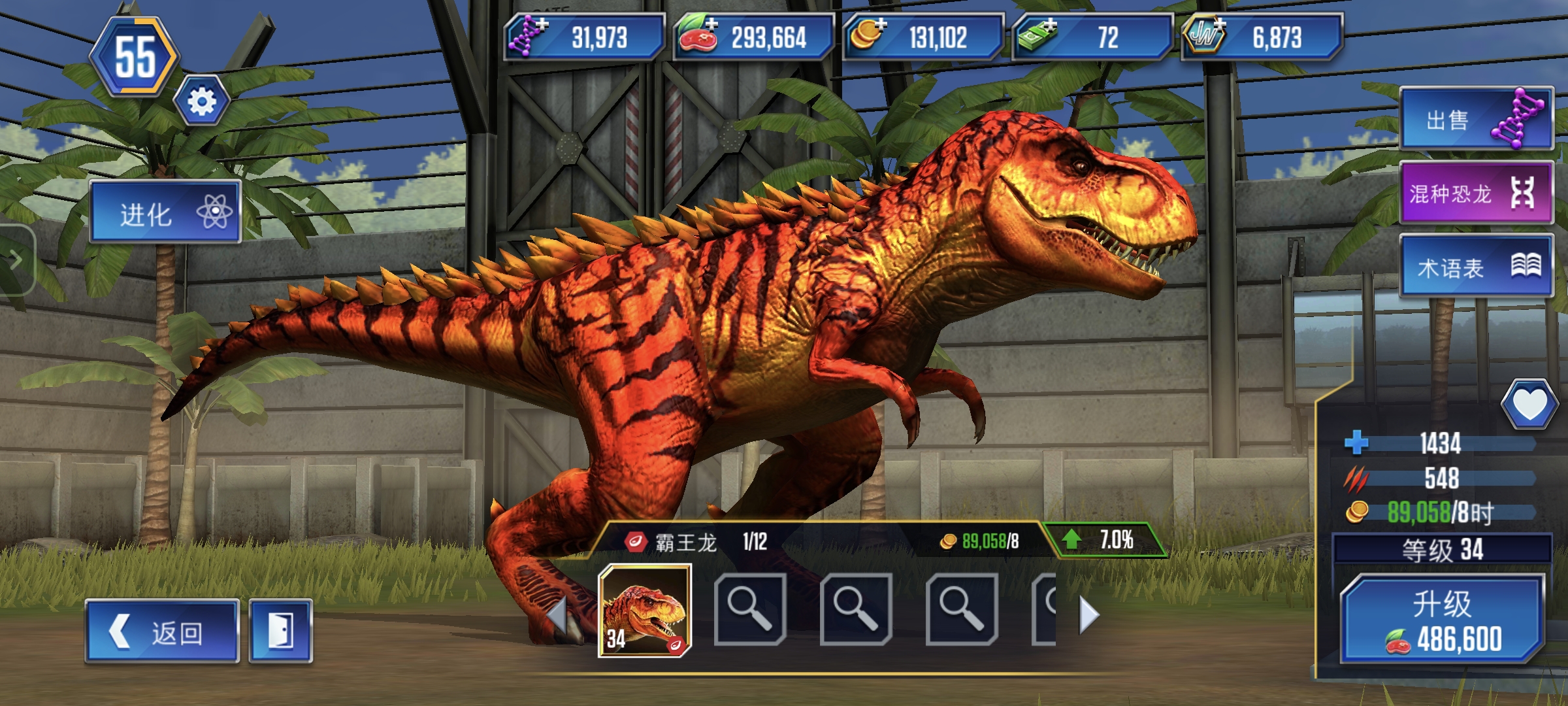
Task: Show previous dinosaurs with left arrow
Action: point(557,614)
